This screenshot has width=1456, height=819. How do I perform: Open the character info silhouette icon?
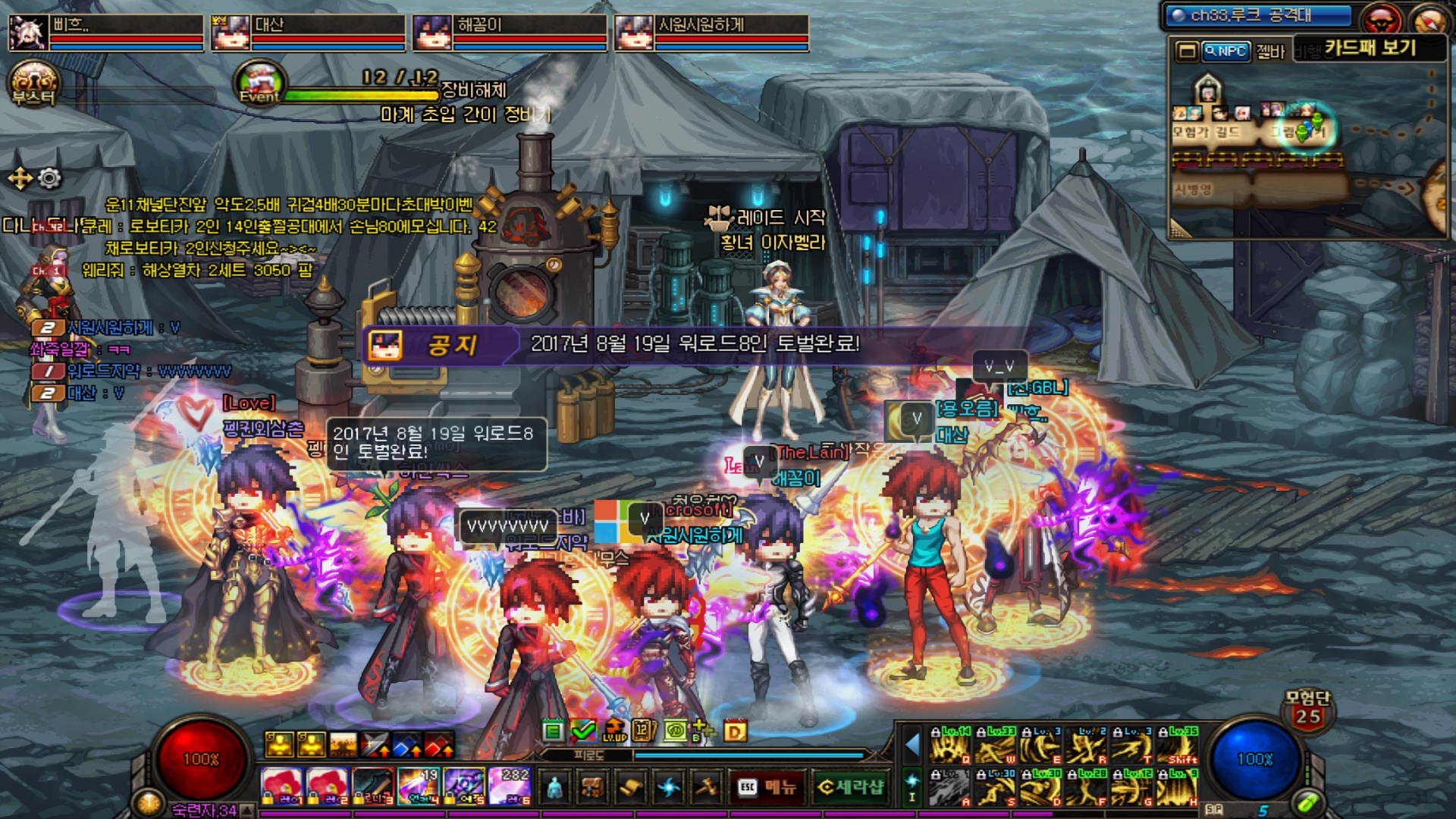tap(555, 788)
